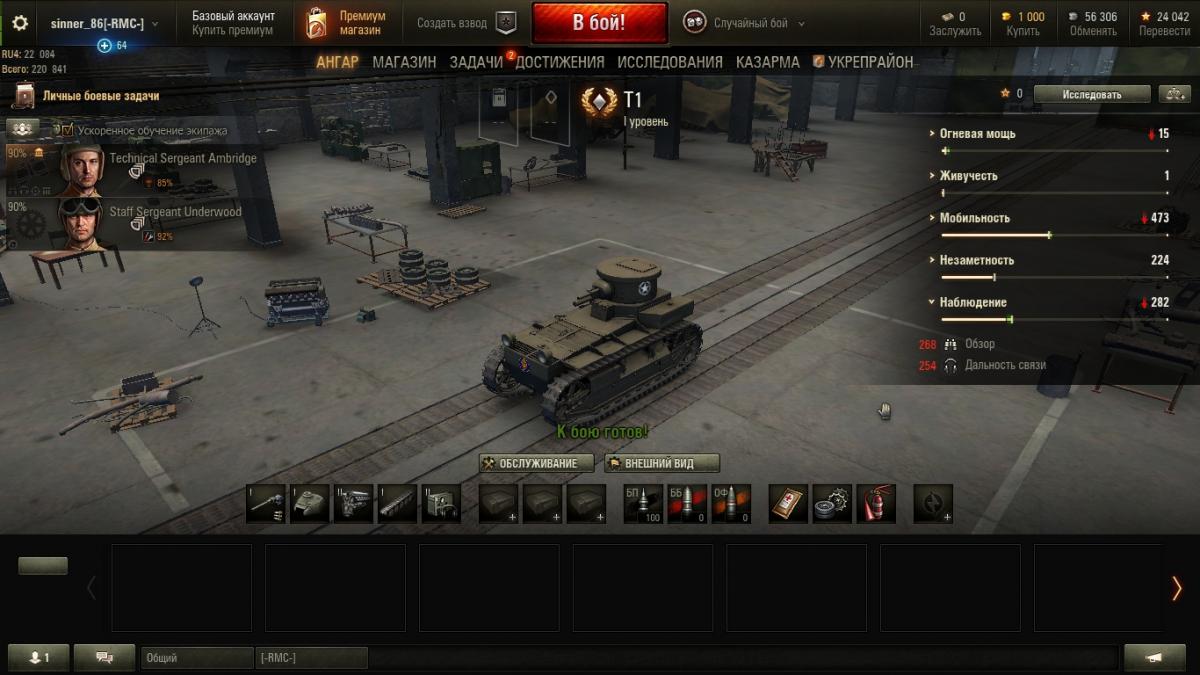Open the КАЗАРМА tab
The height and width of the screenshot is (675, 1200).
pyautogui.click(x=767, y=62)
